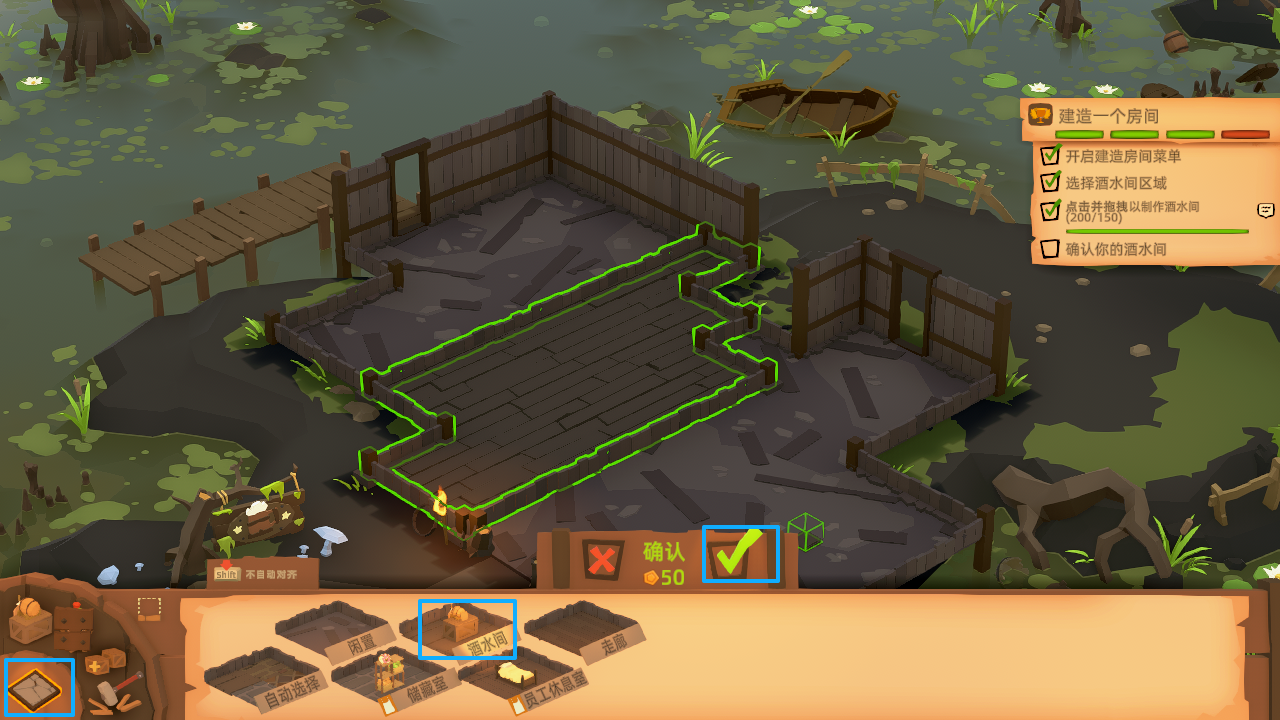The height and width of the screenshot is (720, 1280).
Task: Open the floor tile room-building tool
Action: (38, 687)
